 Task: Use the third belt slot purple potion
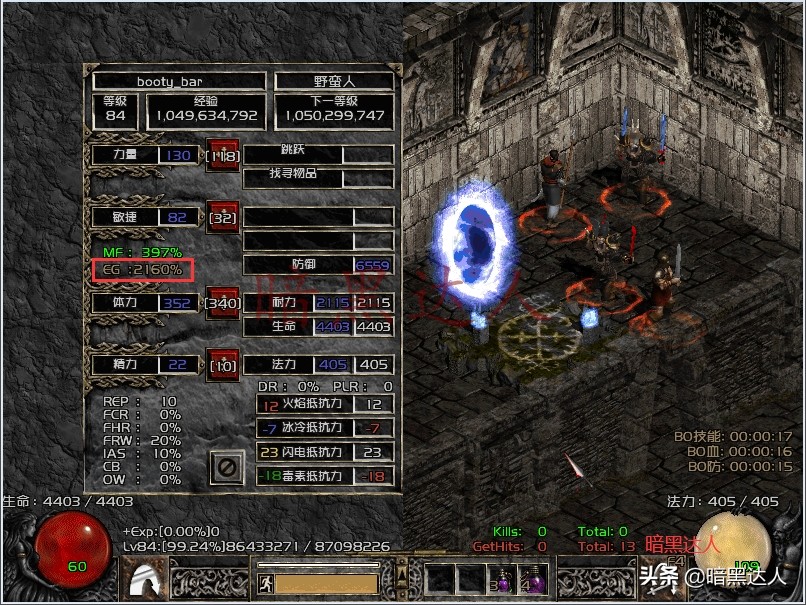click(x=506, y=580)
